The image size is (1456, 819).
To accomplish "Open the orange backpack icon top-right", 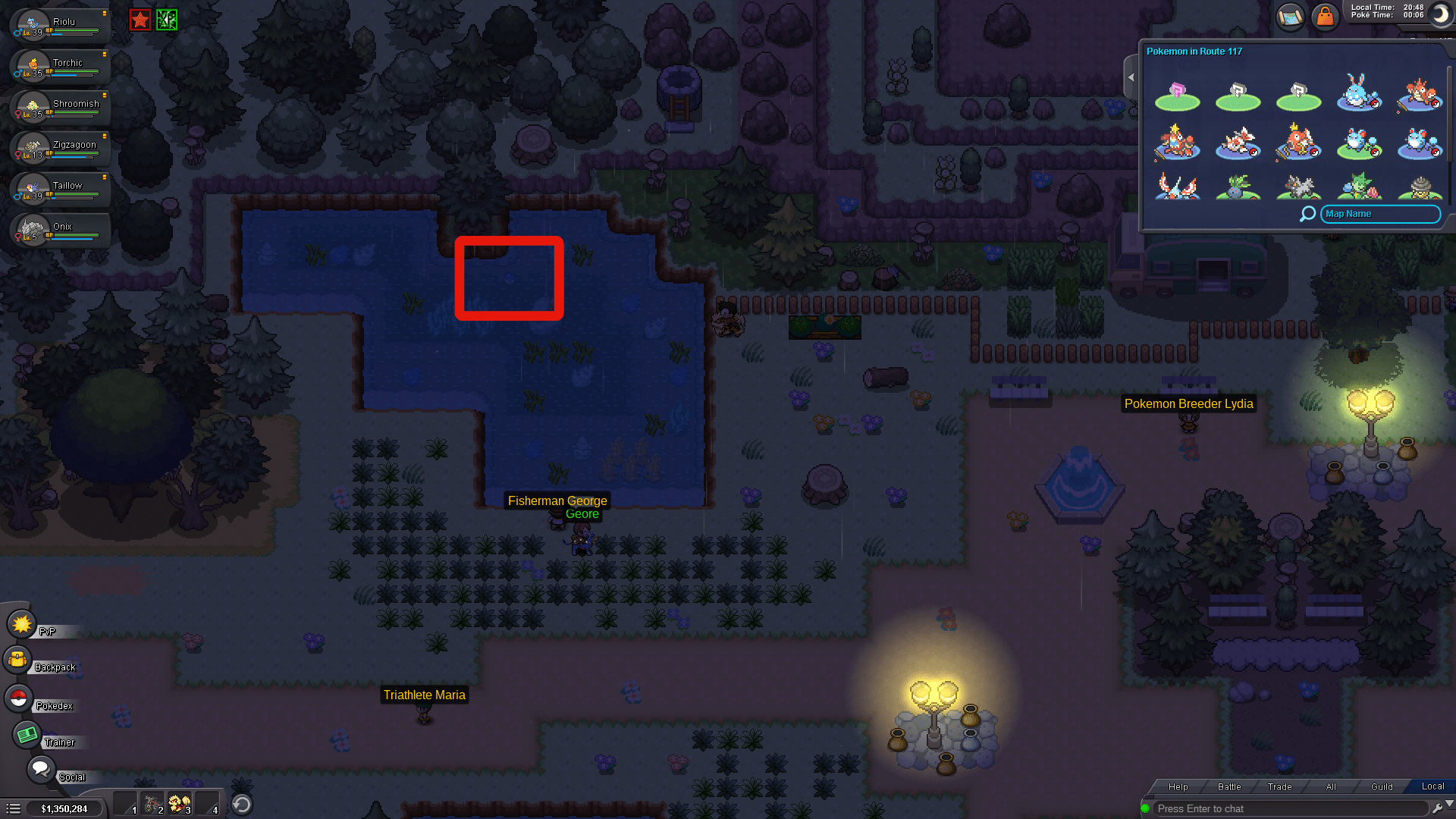I will pyautogui.click(x=1325, y=17).
